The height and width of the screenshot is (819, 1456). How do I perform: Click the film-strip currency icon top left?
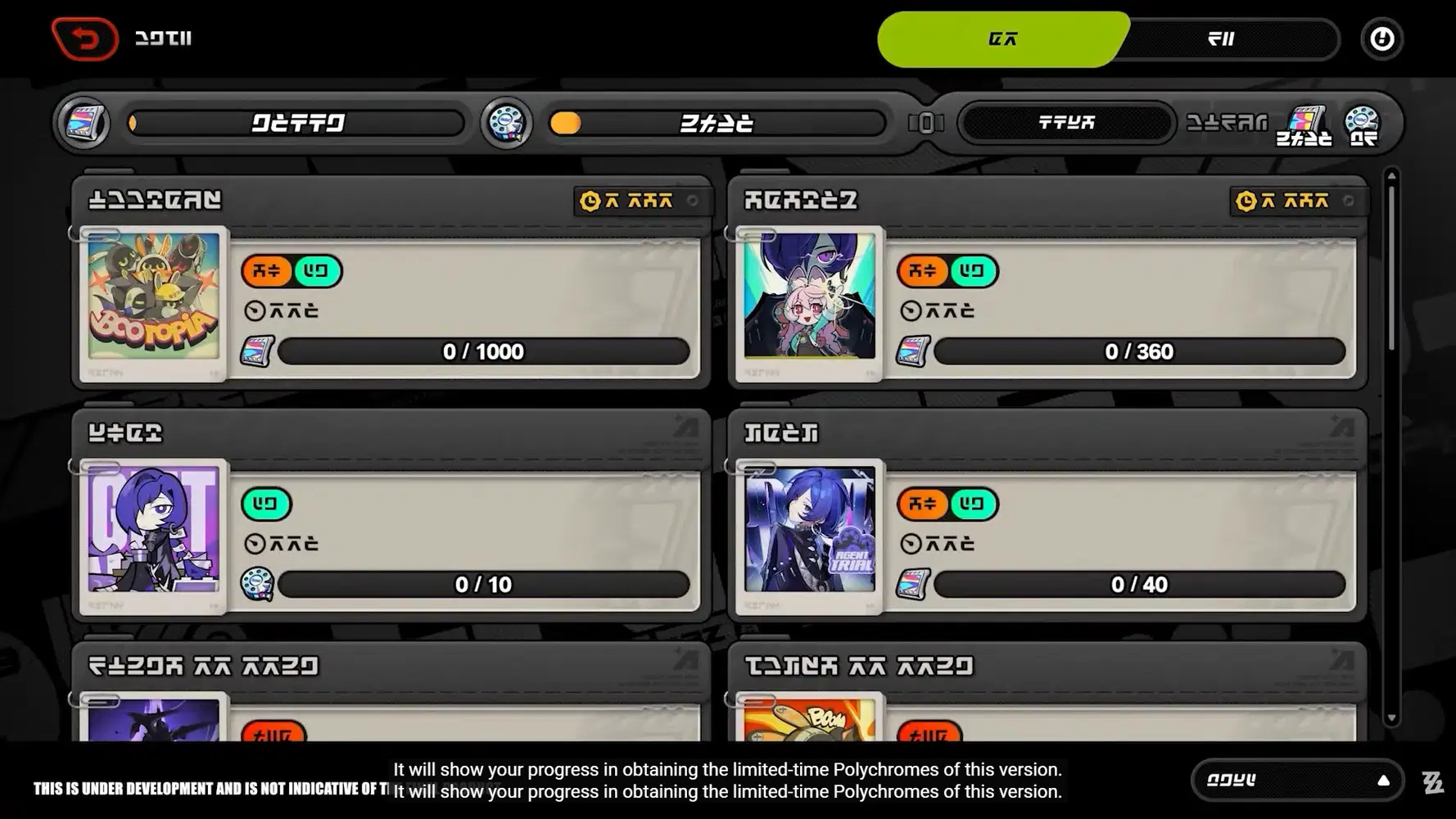click(83, 123)
